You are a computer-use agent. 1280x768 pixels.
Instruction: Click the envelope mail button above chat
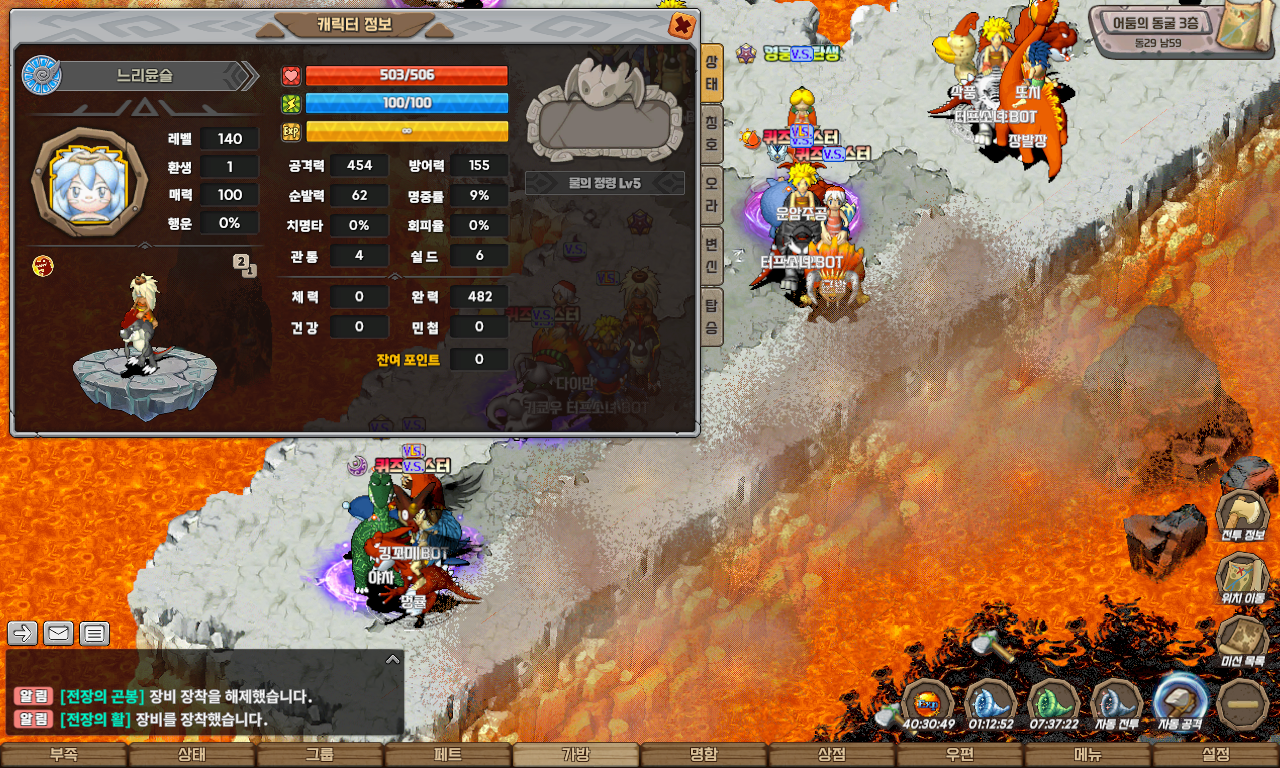(58, 633)
